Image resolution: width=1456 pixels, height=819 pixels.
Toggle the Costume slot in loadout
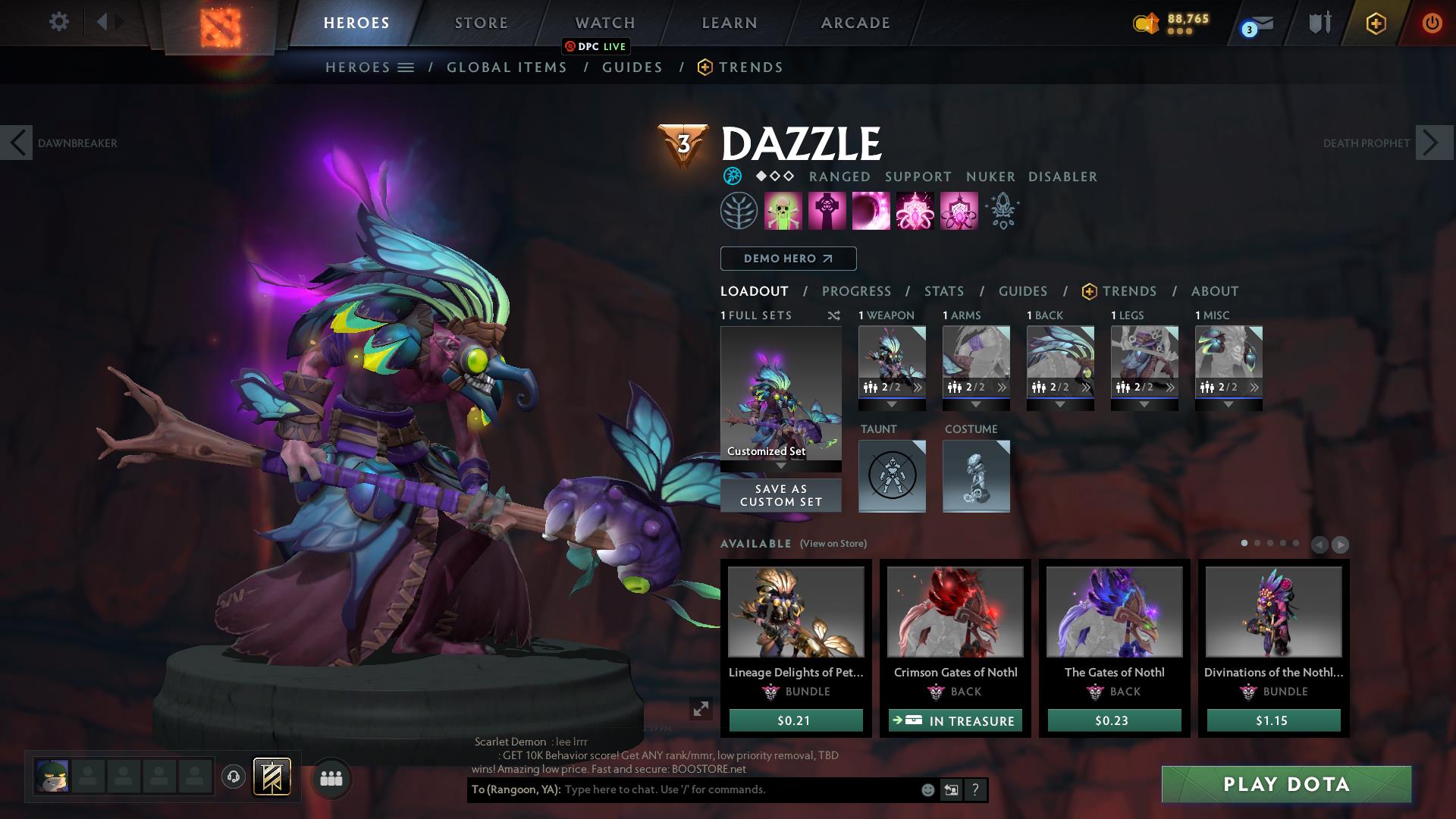coord(976,476)
